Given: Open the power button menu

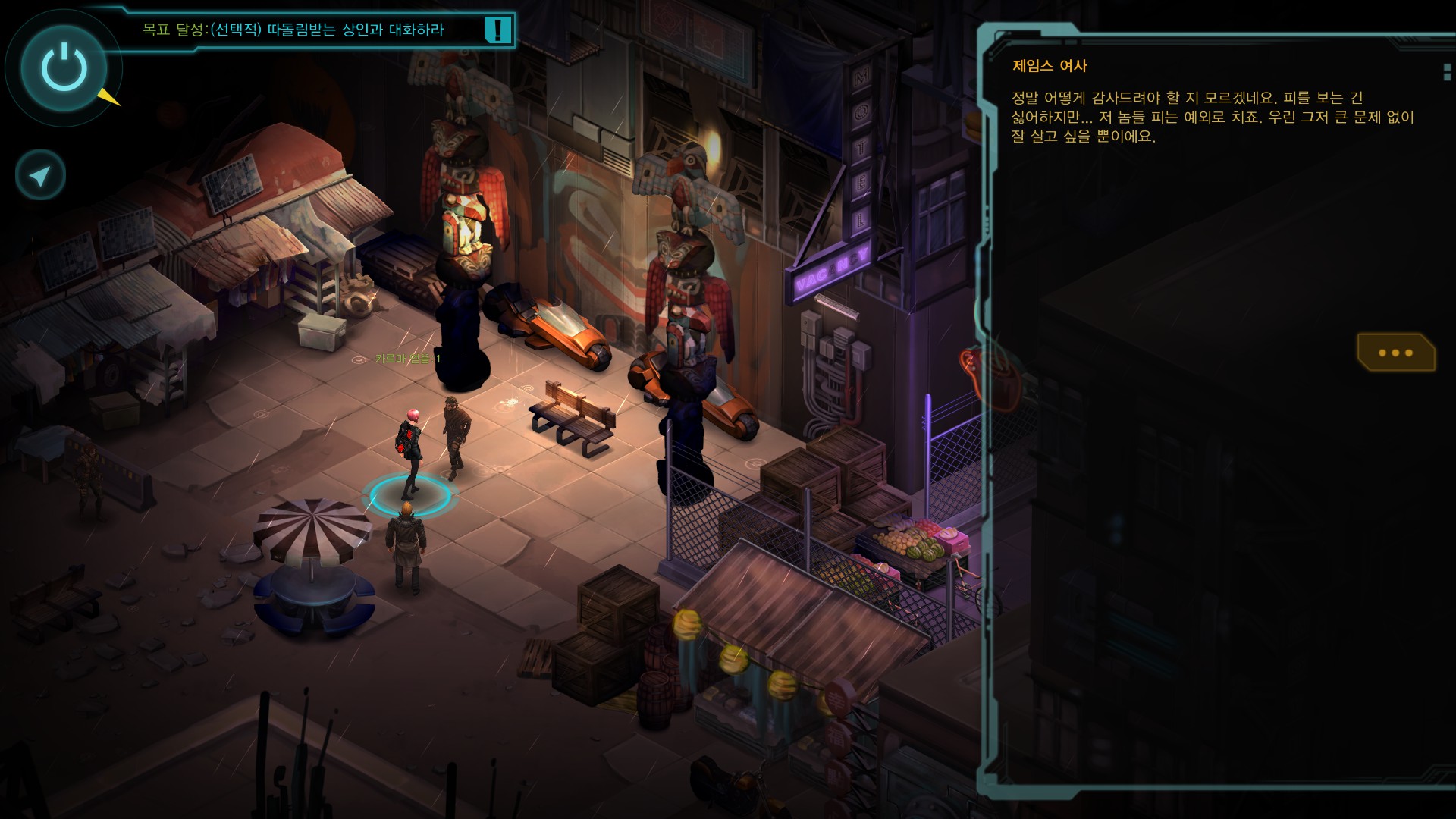Looking at the screenshot, I should (64, 67).
